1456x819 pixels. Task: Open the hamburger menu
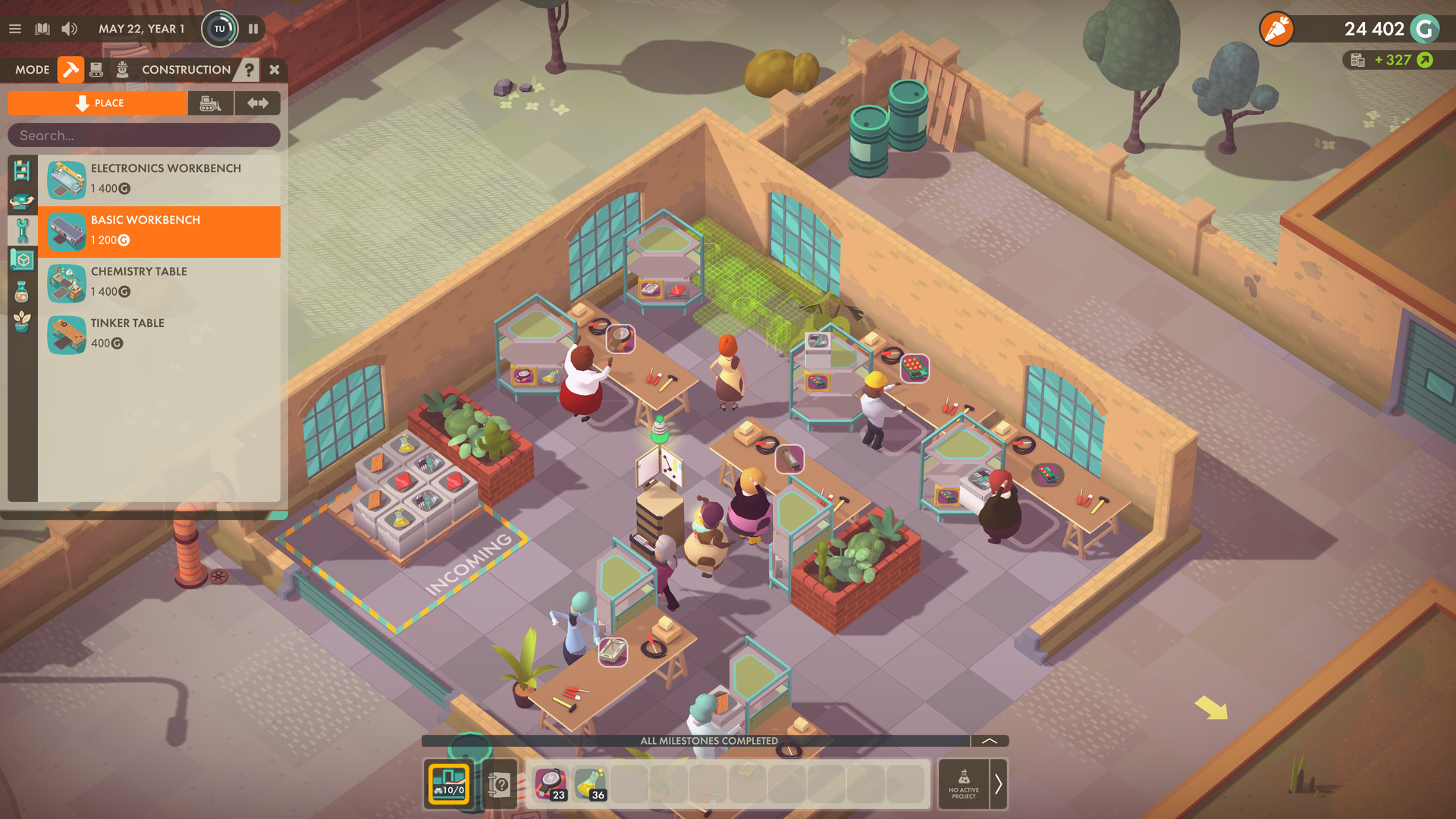[15, 29]
